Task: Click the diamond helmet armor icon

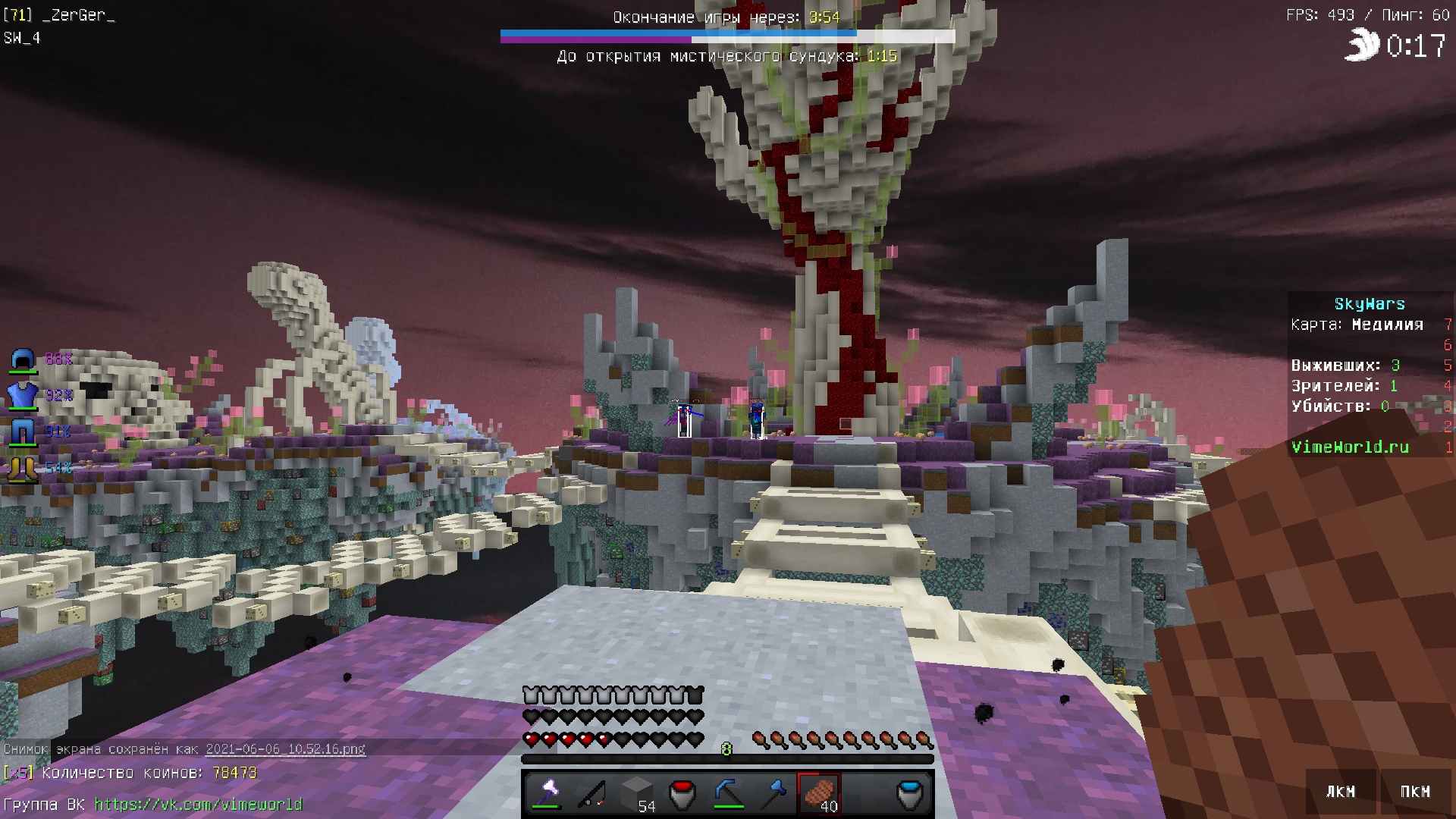Action: [23, 359]
